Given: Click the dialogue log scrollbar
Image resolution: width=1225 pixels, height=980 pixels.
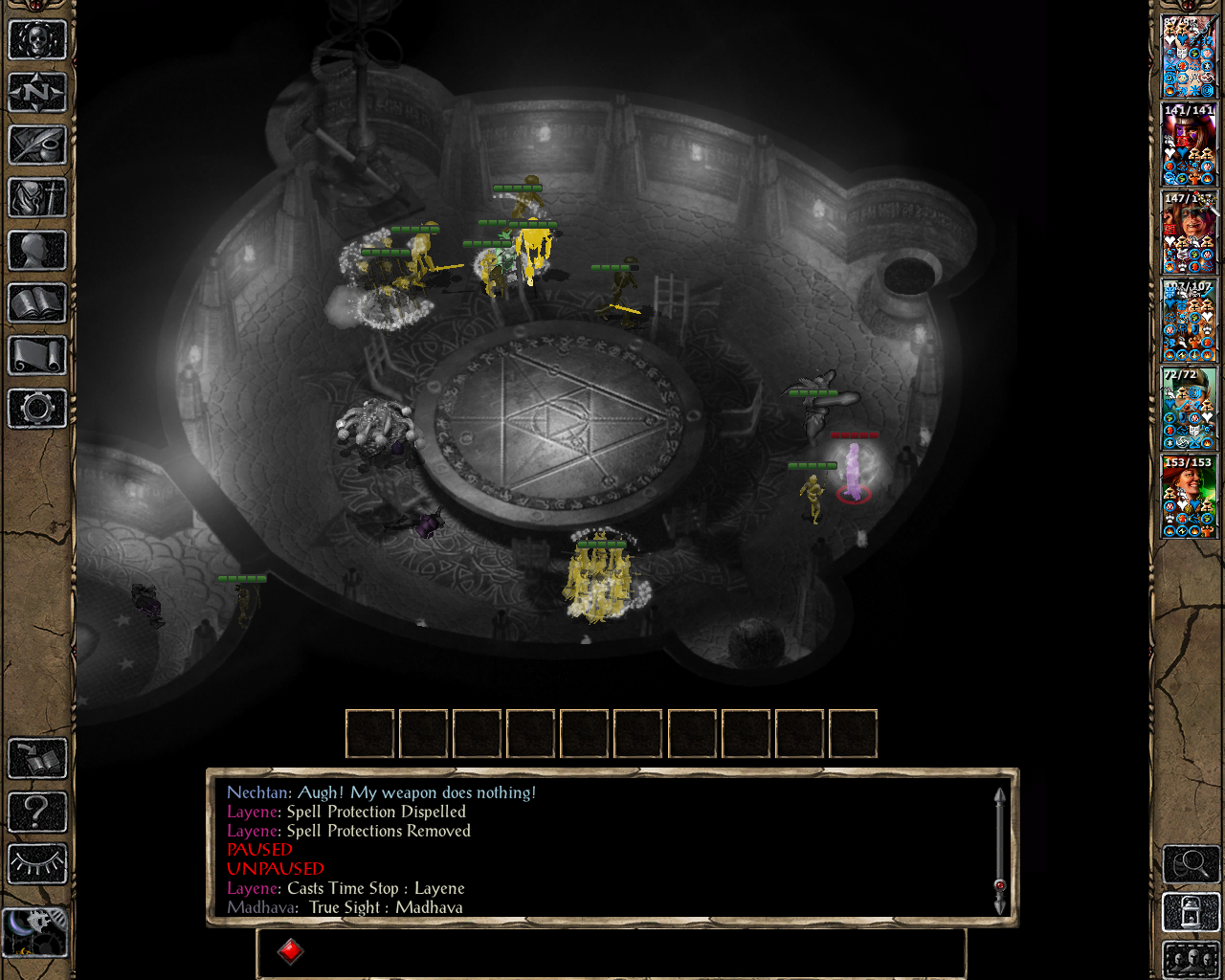Looking at the screenshot, I should coord(999,850).
